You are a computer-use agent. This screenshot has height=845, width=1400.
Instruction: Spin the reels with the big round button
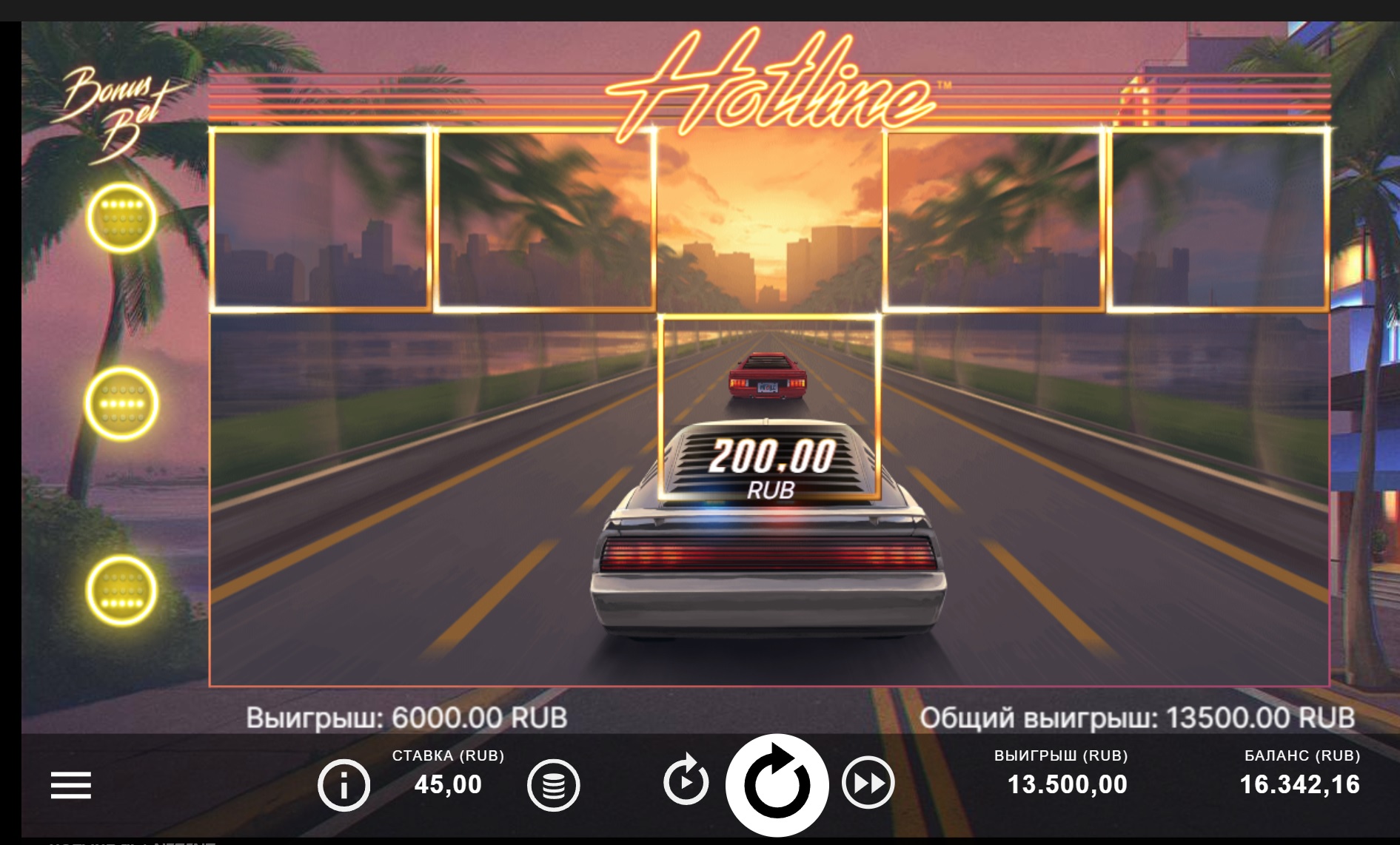[x=777, y=785]
